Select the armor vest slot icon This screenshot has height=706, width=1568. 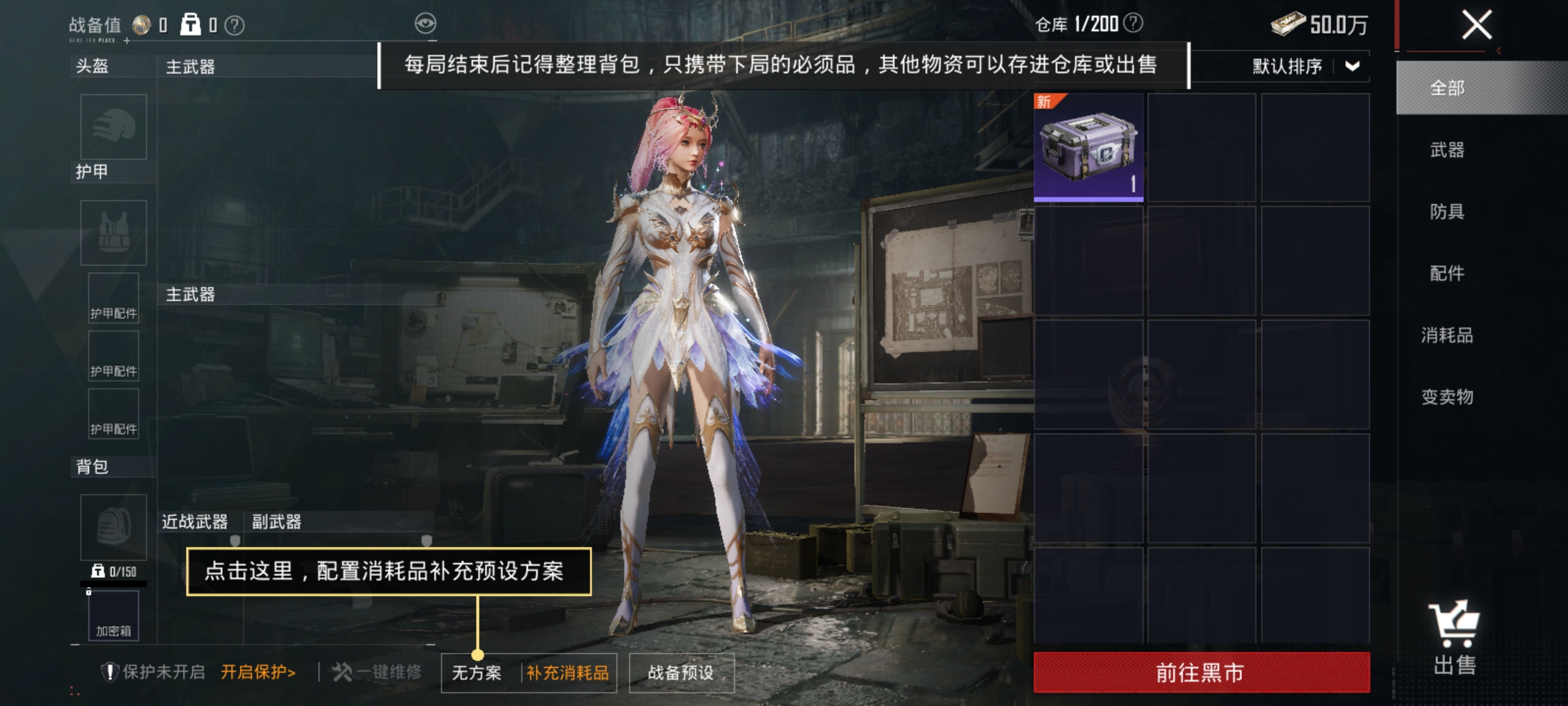coord(112,233)
